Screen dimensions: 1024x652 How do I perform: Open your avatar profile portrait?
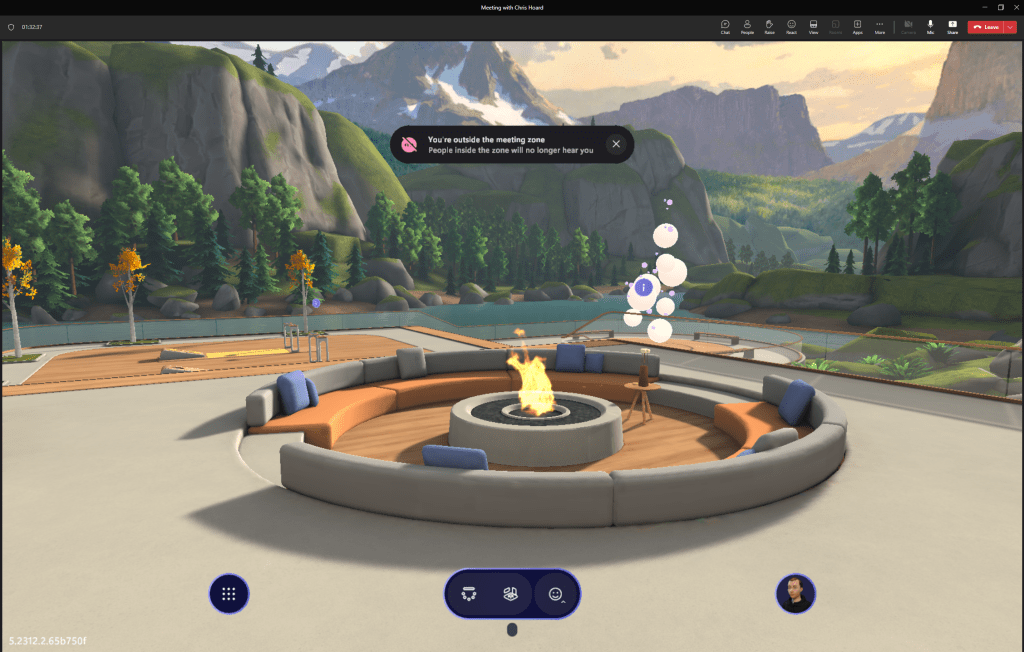coord(796,594)
